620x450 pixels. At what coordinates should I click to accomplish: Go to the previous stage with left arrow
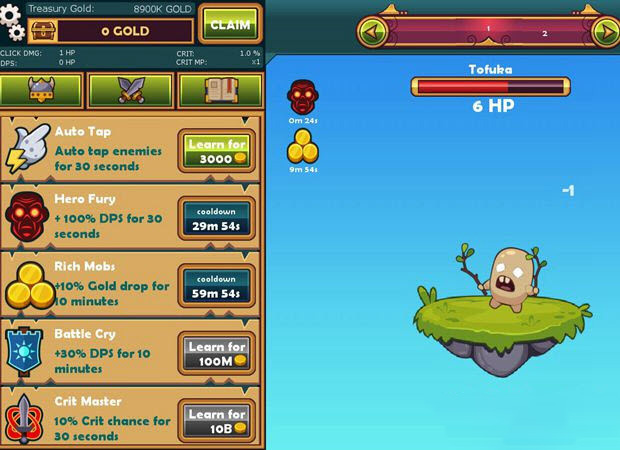pyautogui.click(x=374, y=32)
